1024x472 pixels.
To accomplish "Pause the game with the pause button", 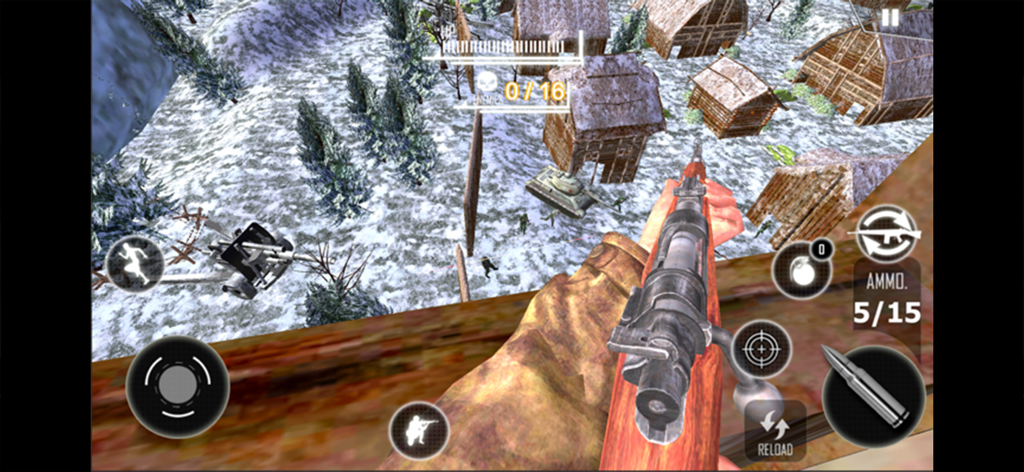I will (x=890, y=16).
